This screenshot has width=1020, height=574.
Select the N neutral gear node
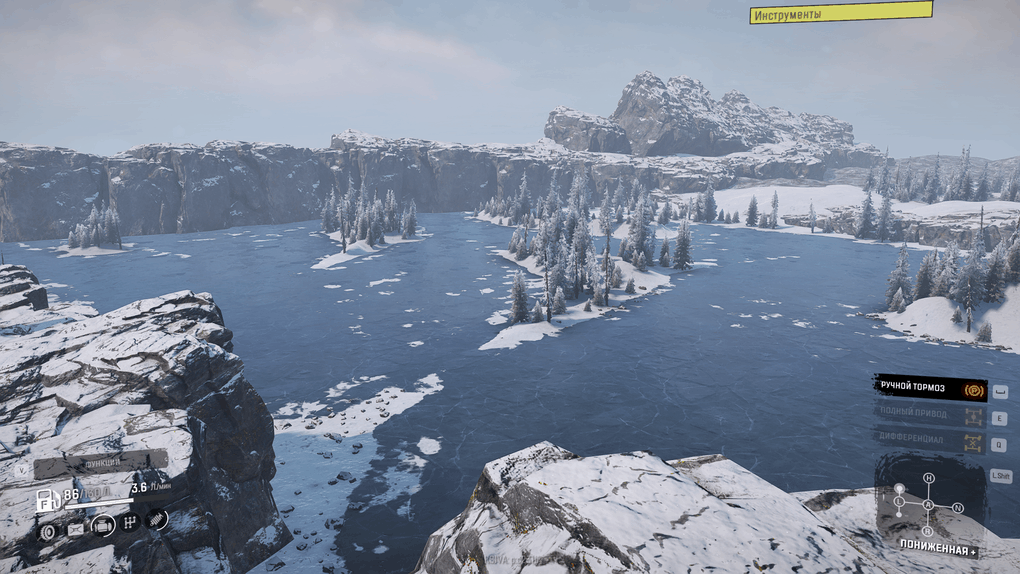(x=957, y=508)
